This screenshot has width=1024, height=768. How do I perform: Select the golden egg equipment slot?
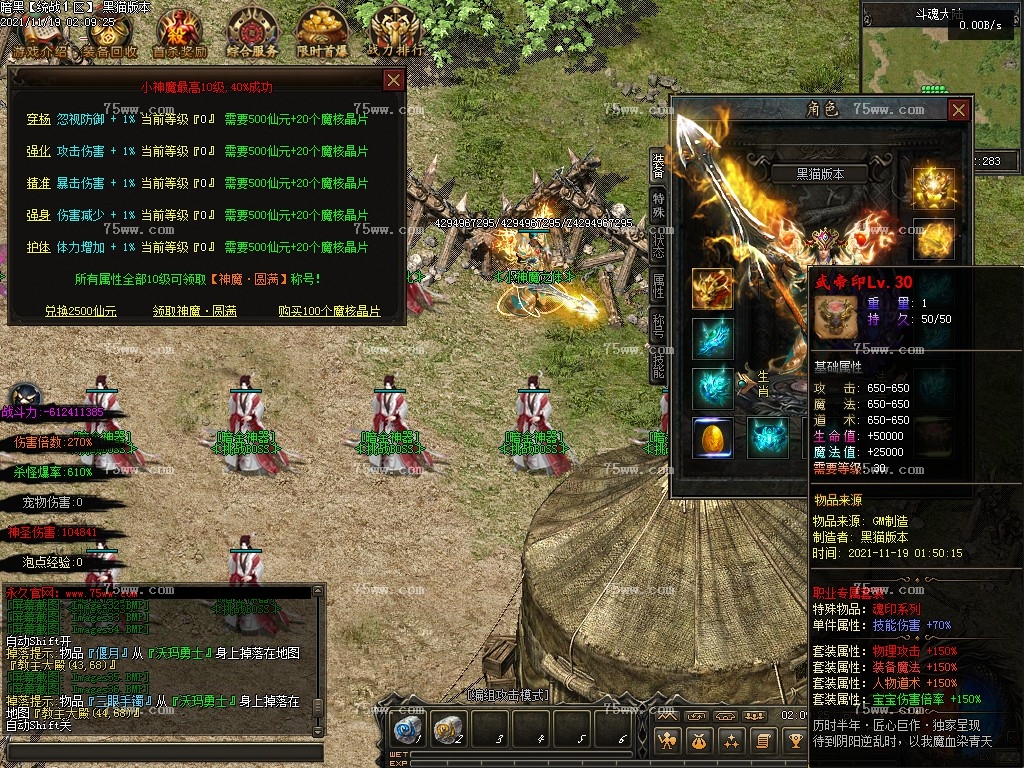(713, 438)
